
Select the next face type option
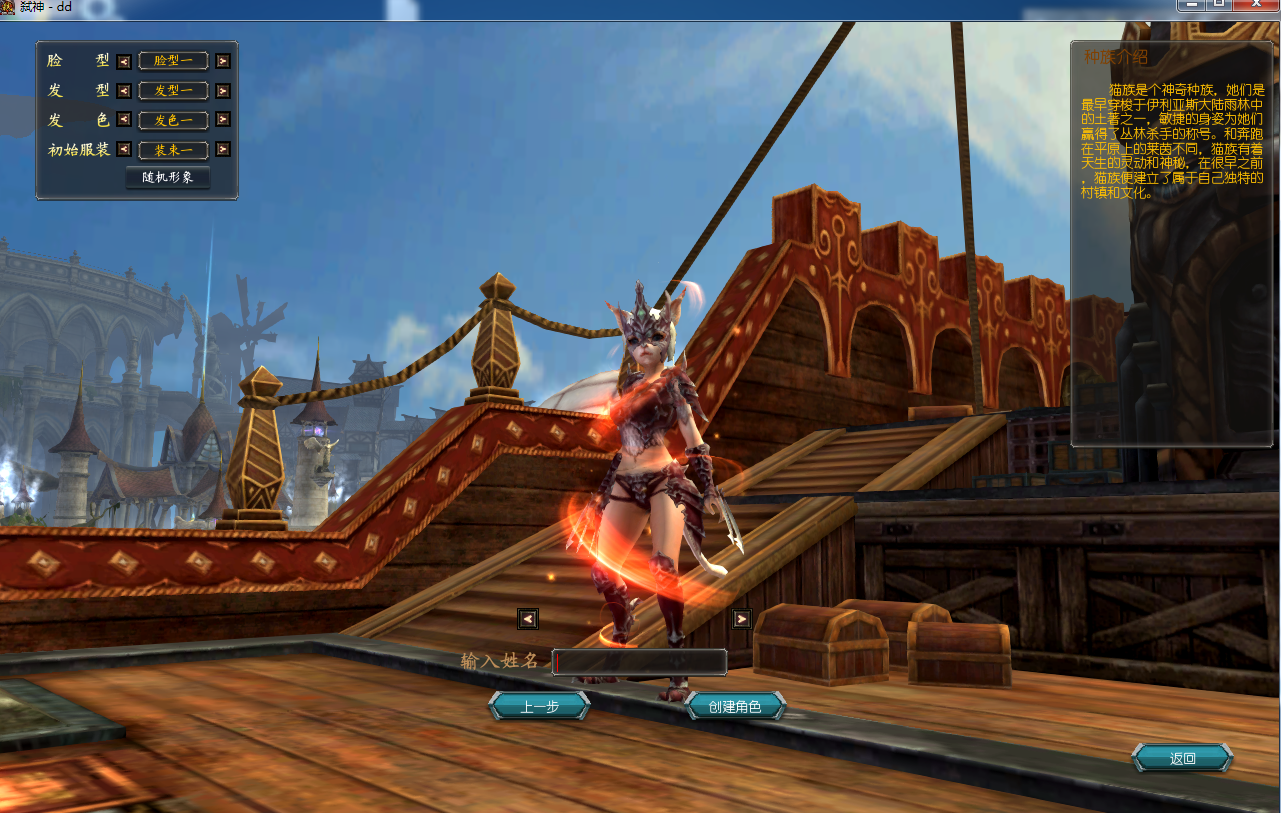pyautogui.click(x=223, y=61)
